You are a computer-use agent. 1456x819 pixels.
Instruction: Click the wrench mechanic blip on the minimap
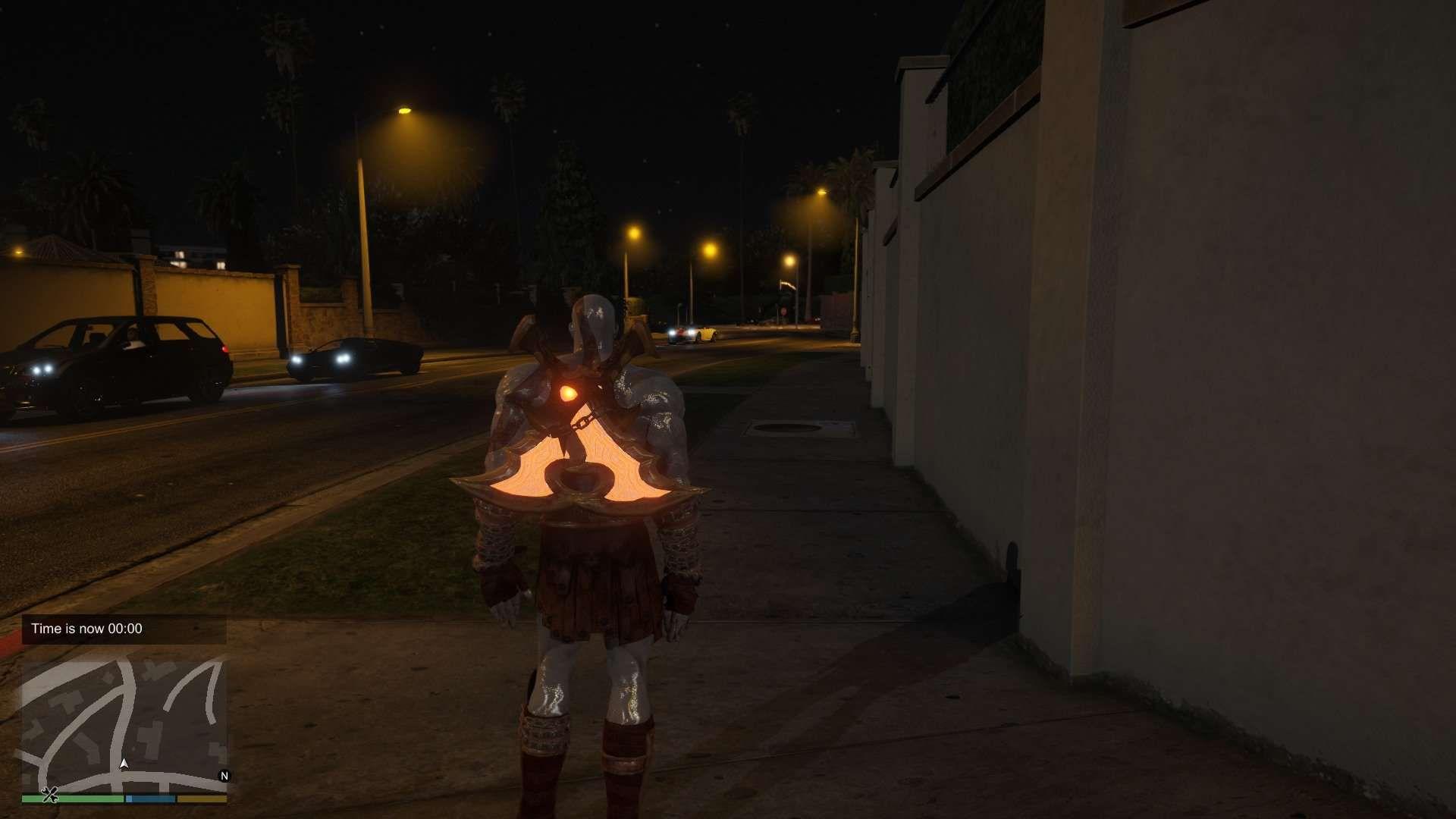tap(50, 795)
